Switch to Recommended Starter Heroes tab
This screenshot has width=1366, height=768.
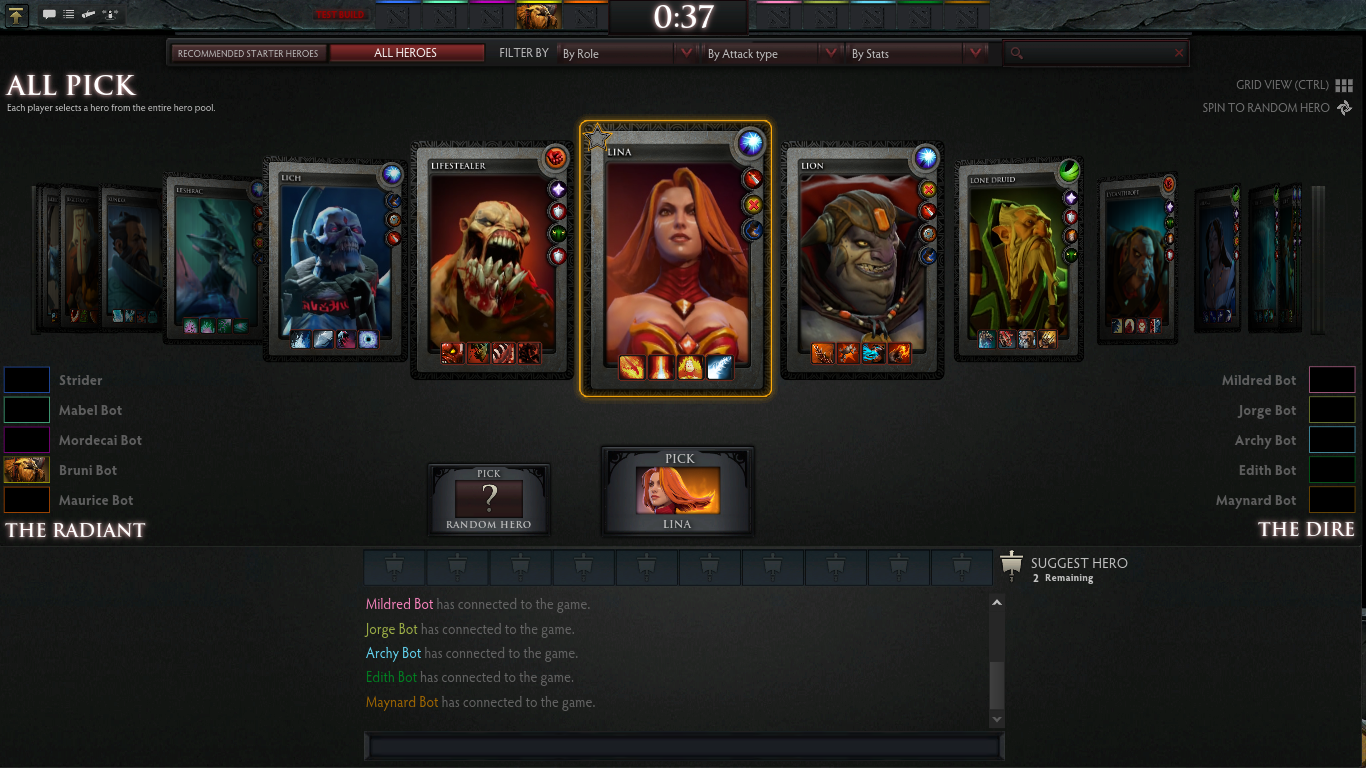[x=248, y=53]
